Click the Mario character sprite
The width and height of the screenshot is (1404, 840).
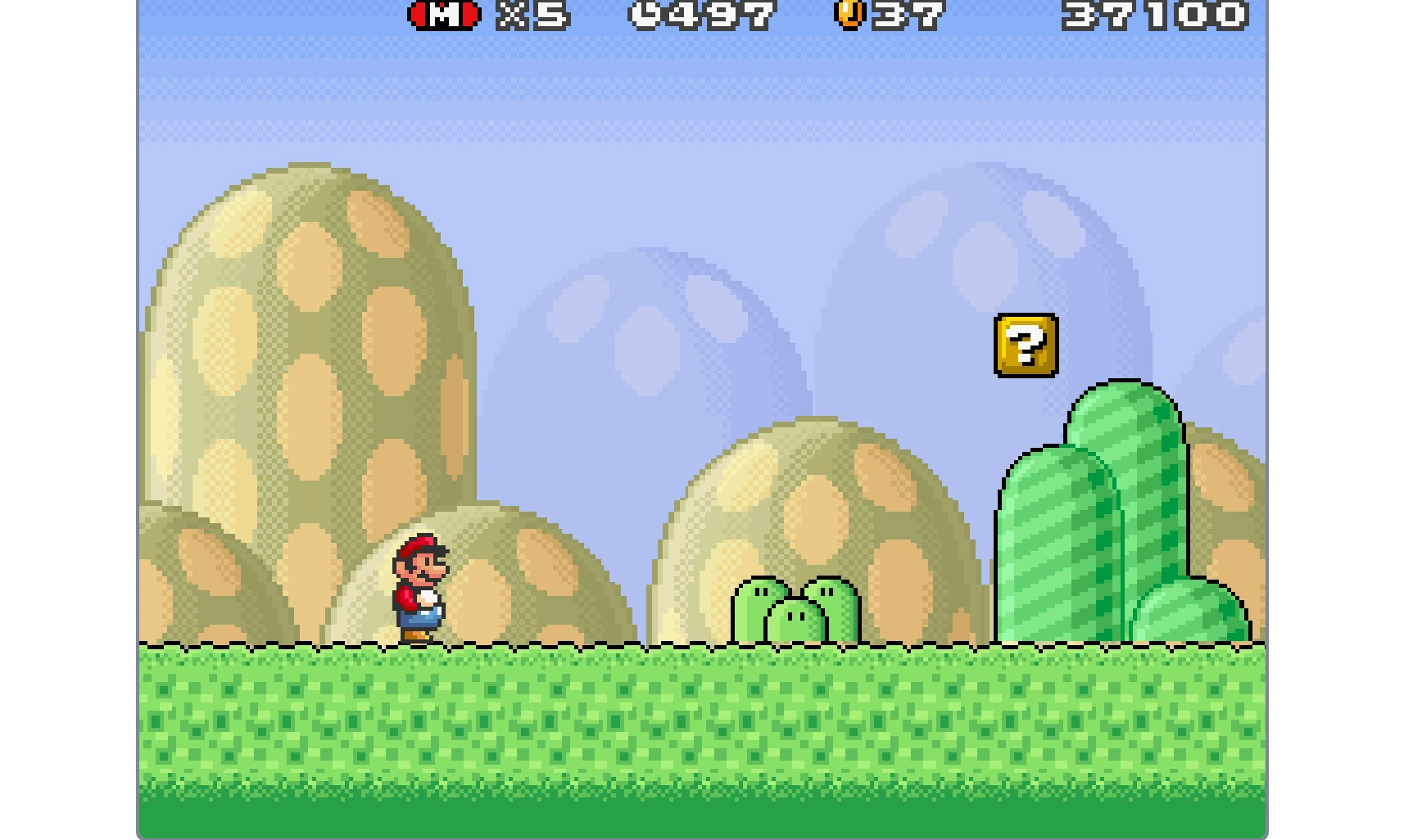(x=423, y=589)
